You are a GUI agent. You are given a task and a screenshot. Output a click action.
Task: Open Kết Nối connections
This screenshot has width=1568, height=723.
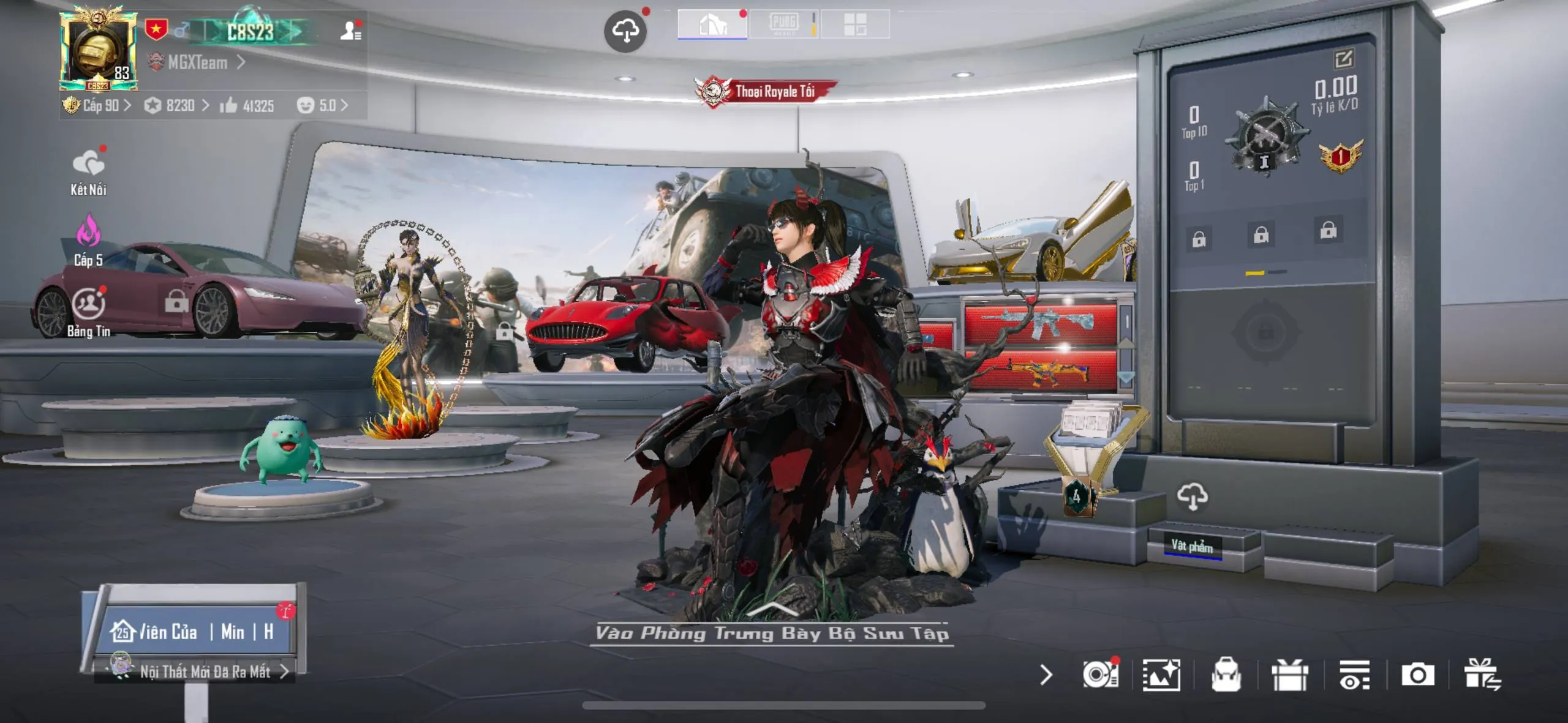[88, 173]
